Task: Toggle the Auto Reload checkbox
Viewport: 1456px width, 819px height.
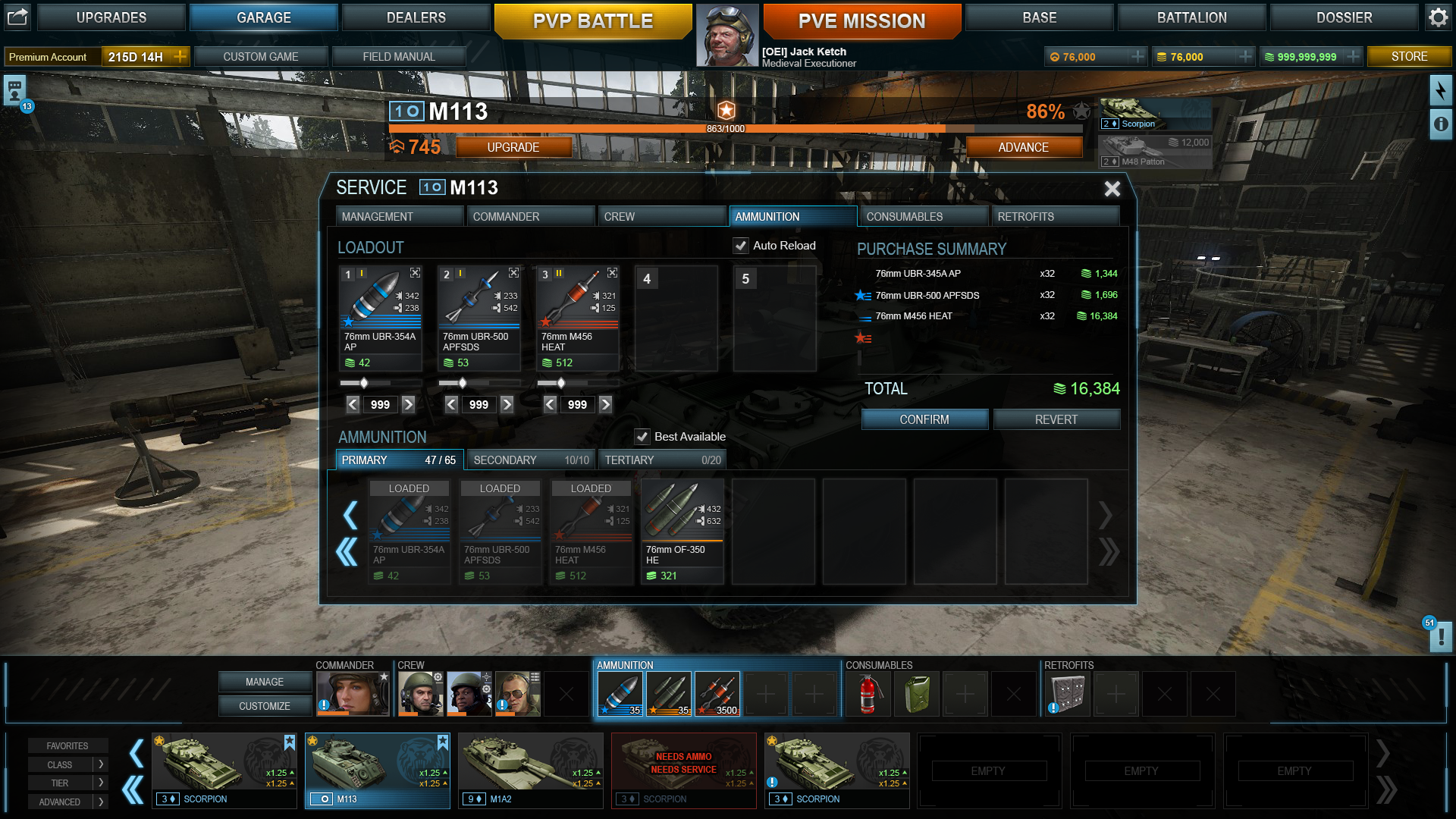Action: (741, 246)
